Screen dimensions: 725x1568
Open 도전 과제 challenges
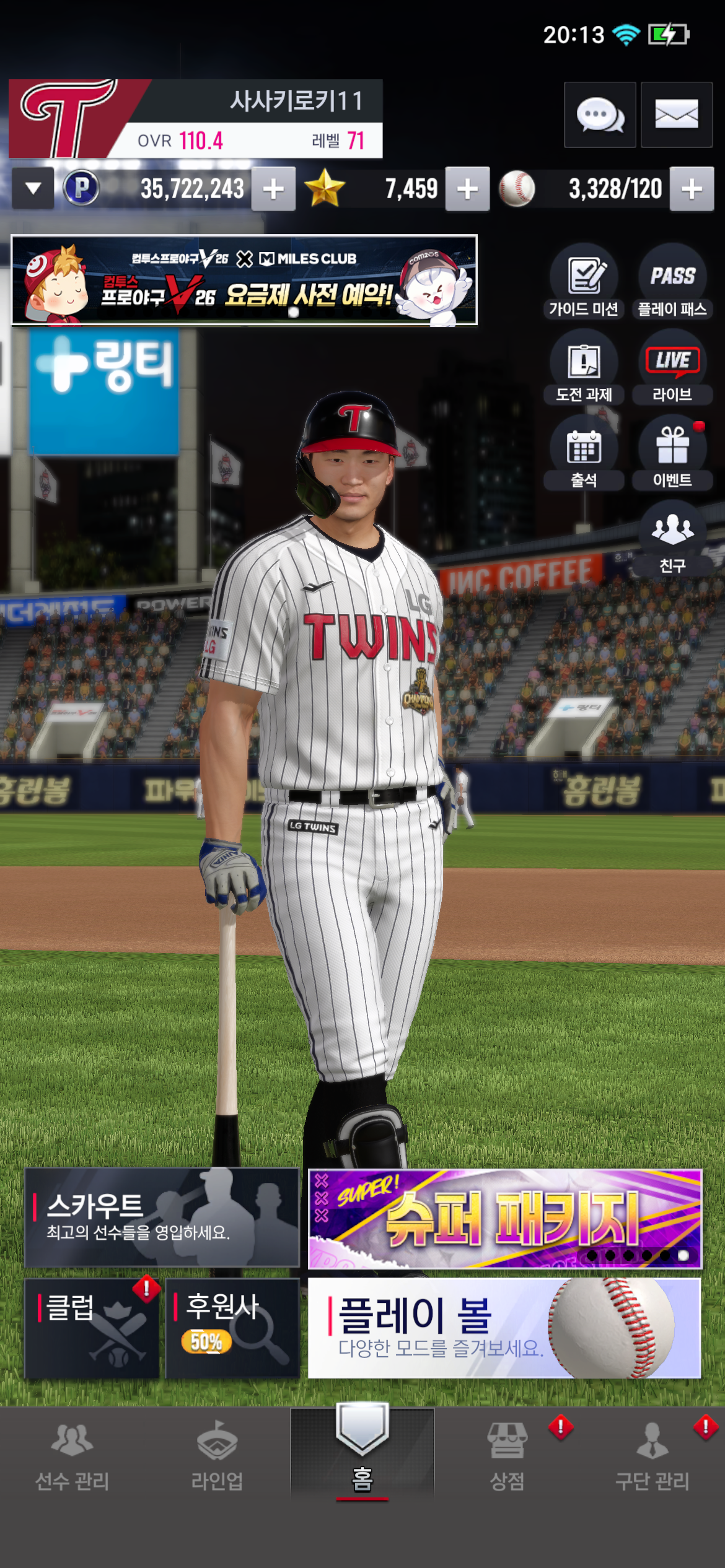584,367
